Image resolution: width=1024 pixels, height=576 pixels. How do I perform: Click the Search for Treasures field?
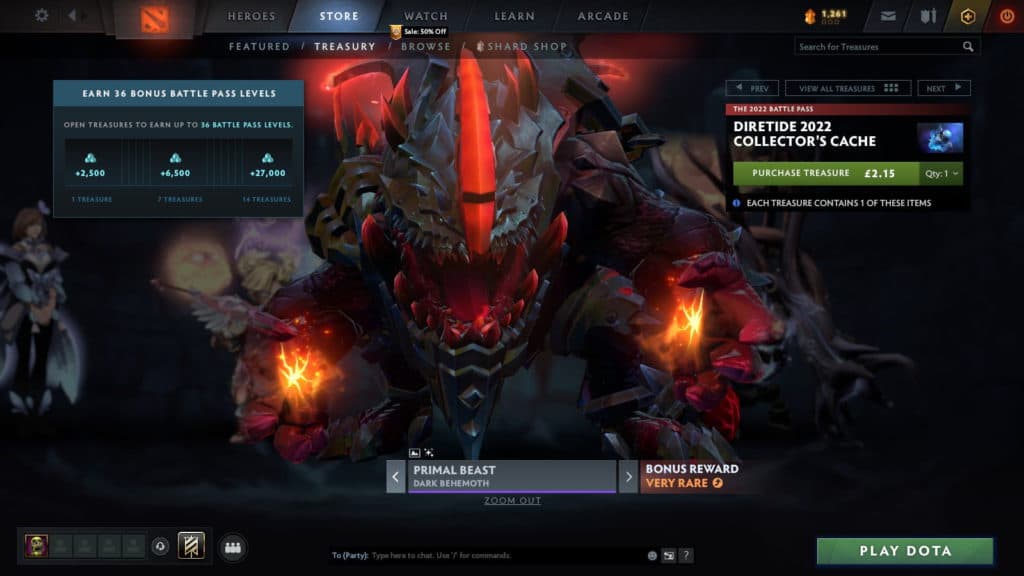pos(878,47)
